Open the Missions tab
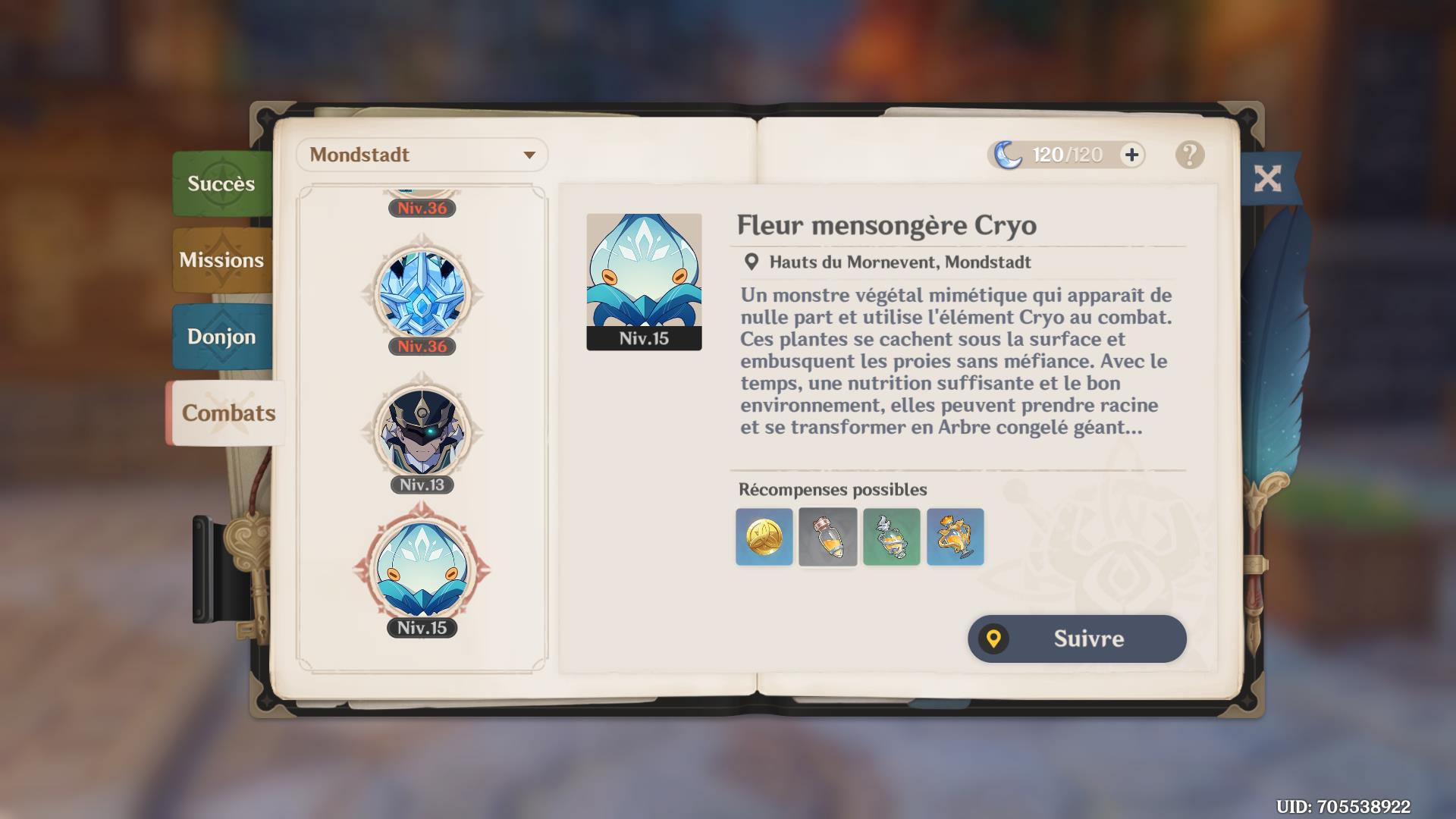Image resolution: width=1456 pixels, height=819 pixels. [x=220, y=259]
